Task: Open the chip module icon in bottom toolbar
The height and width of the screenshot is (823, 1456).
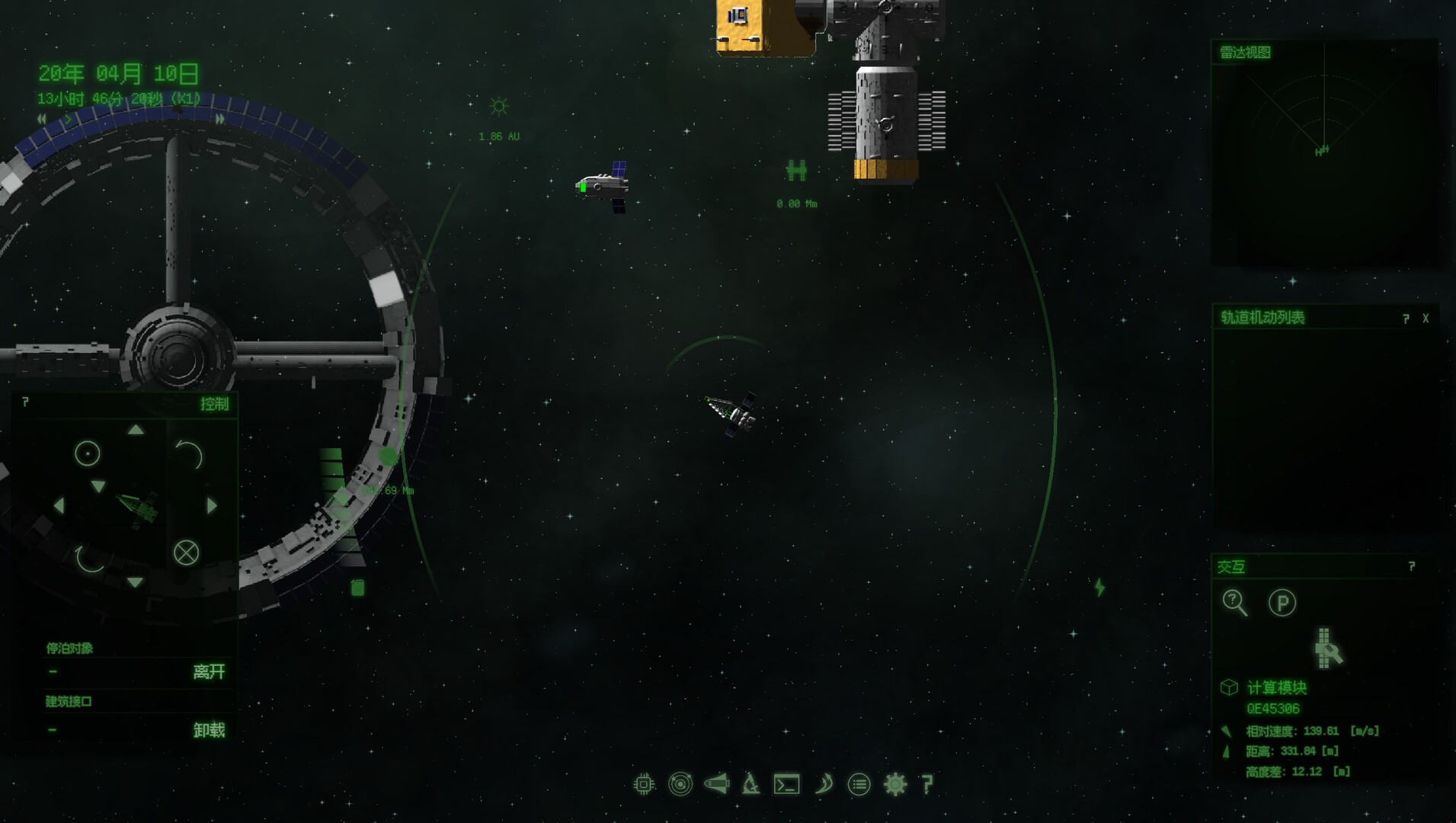Action: (x=644, y=784)
